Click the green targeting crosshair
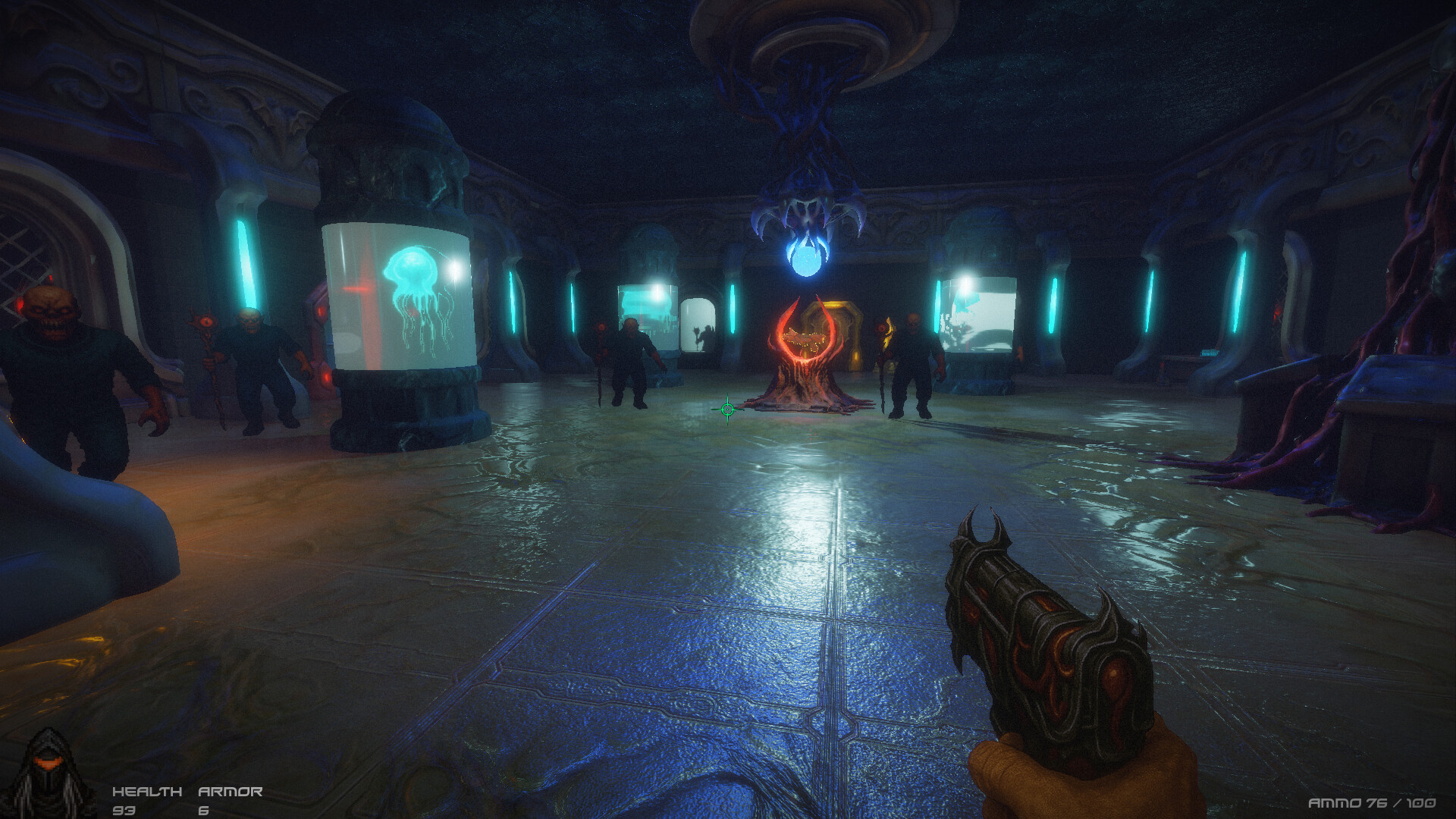The image size is (1456, 819). coord(726,409)
